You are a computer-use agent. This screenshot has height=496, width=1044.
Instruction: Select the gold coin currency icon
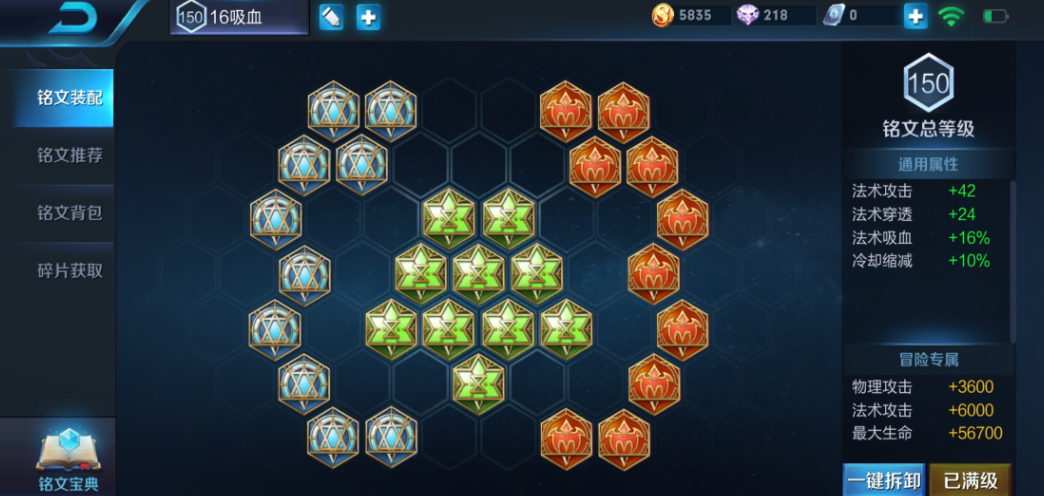pos(662,16)
